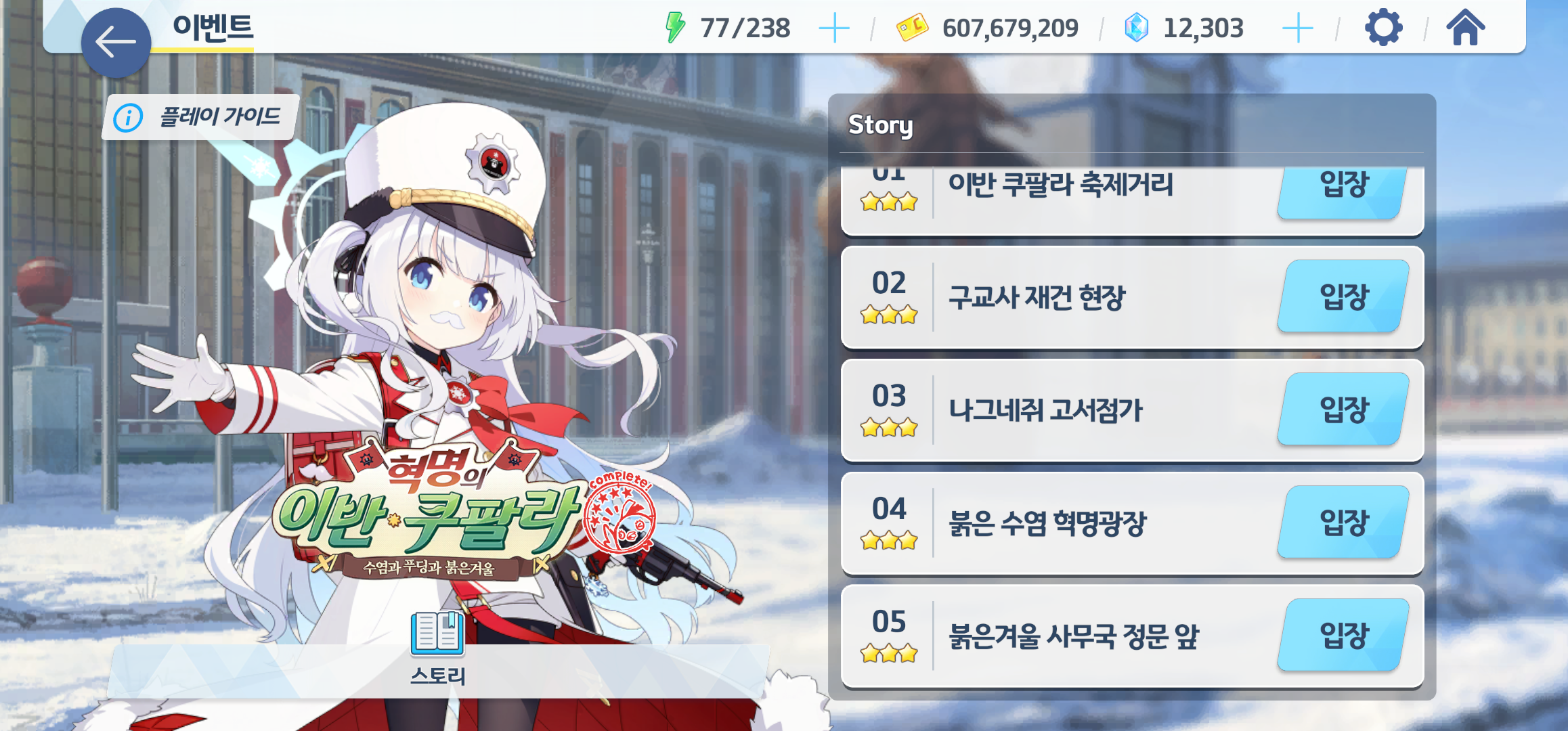The image size is (1568, 731).
Task: Return to lobby via the home icon
Action: point(1466,28)
